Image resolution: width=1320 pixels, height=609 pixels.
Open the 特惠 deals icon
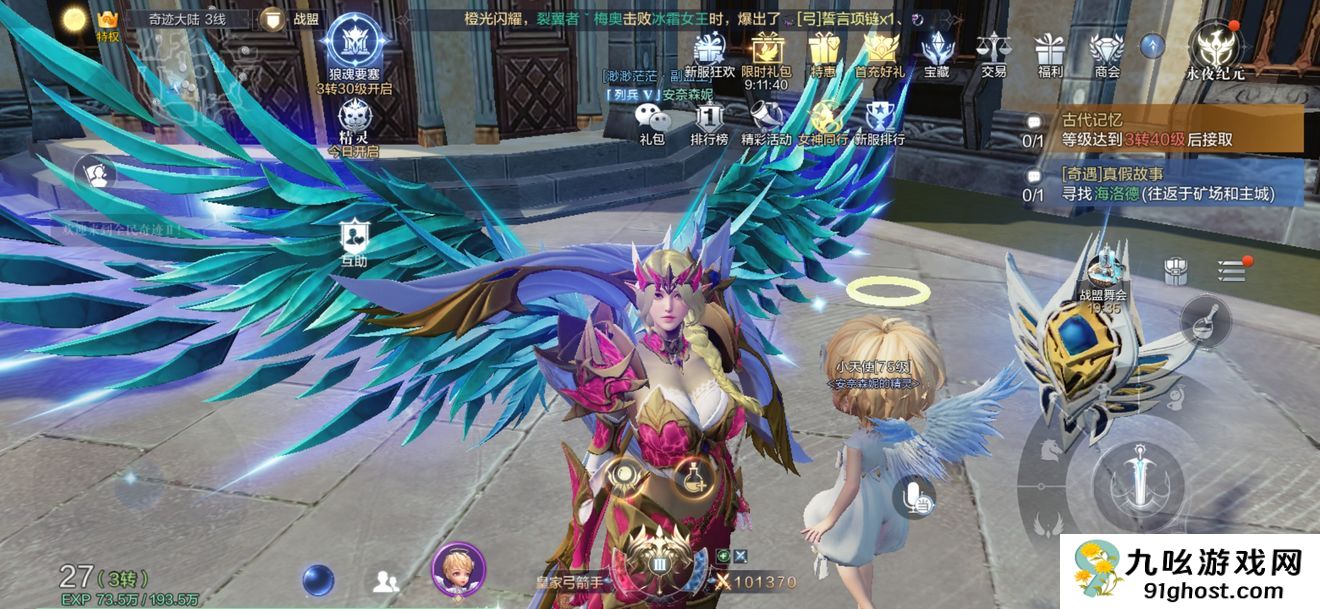823,52
